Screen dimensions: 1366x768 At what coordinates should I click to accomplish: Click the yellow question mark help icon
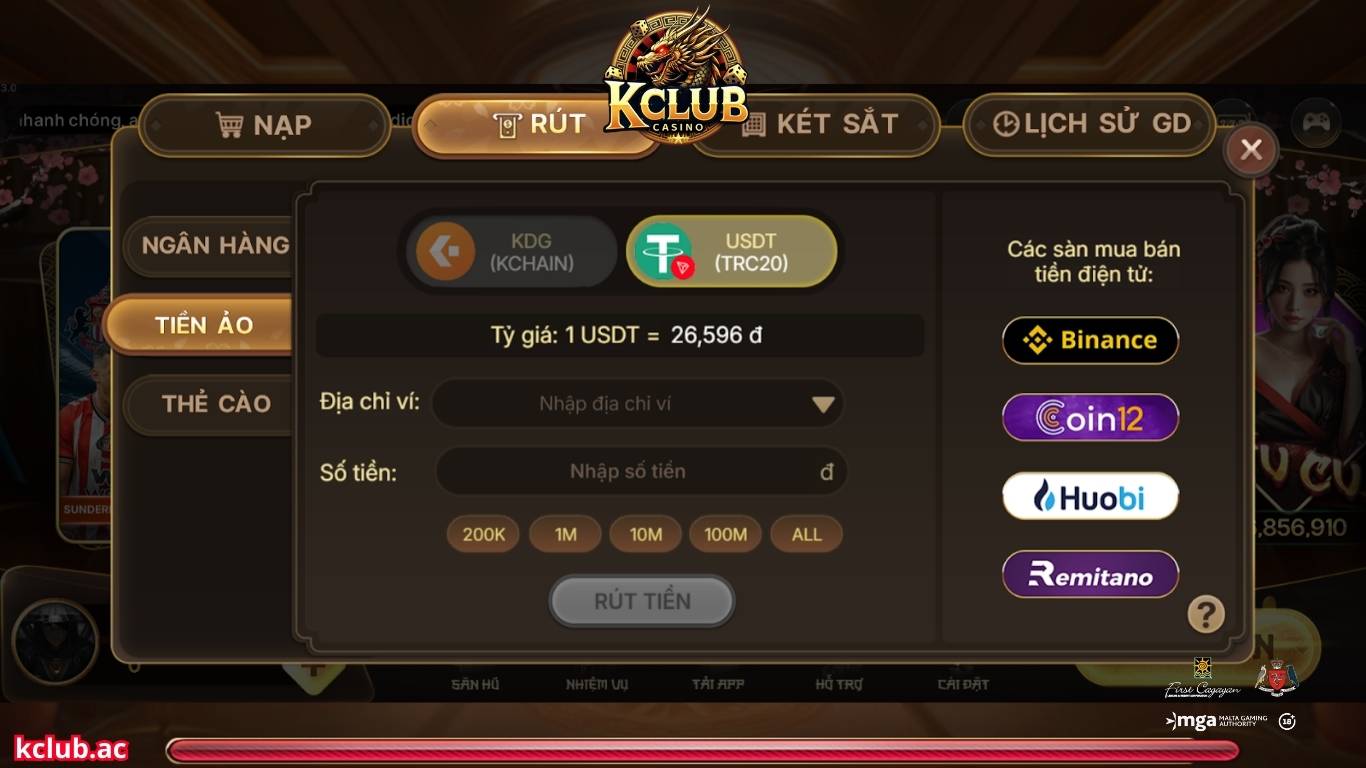(x=1205, y=615)
